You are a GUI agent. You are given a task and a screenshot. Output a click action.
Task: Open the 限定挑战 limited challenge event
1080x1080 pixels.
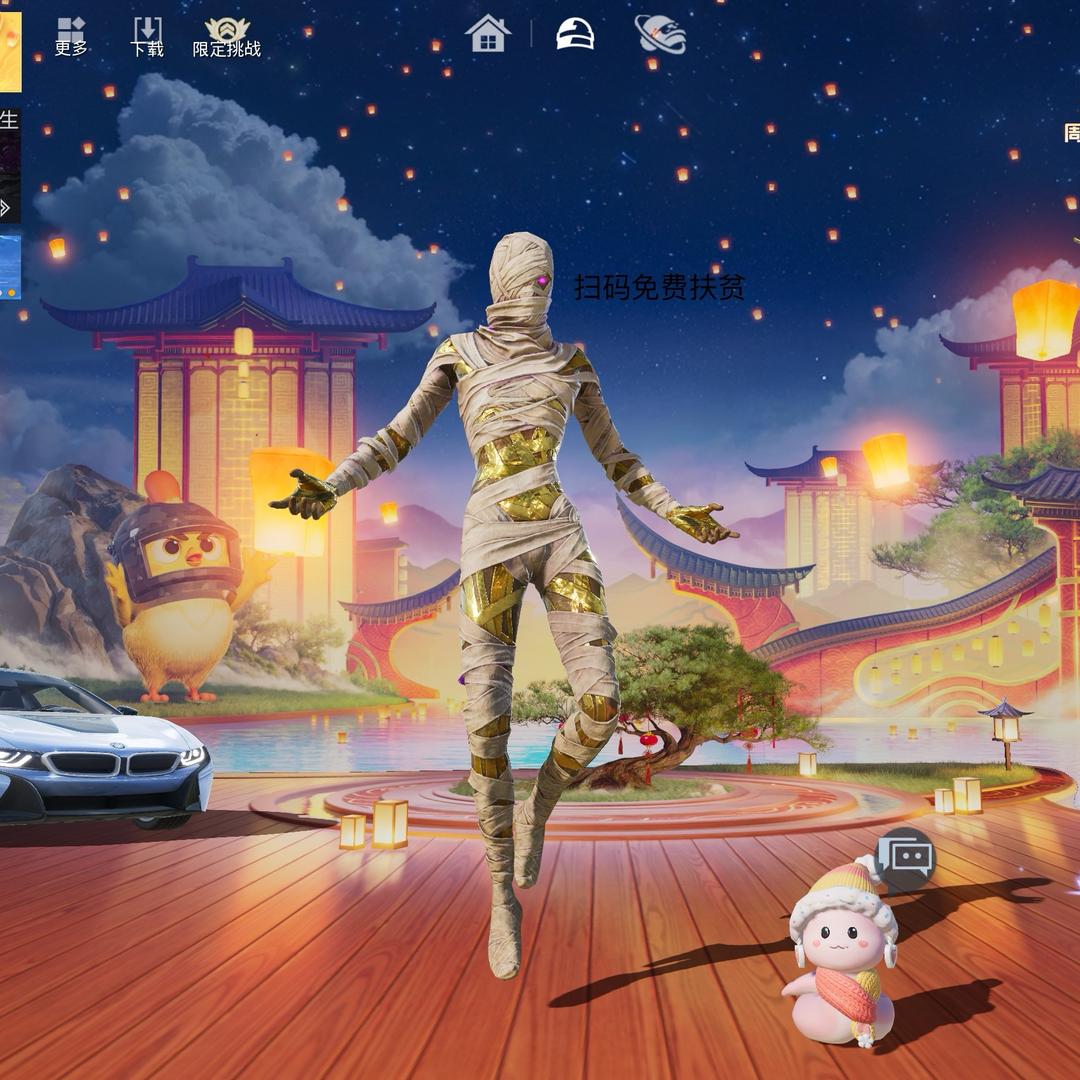227,37
